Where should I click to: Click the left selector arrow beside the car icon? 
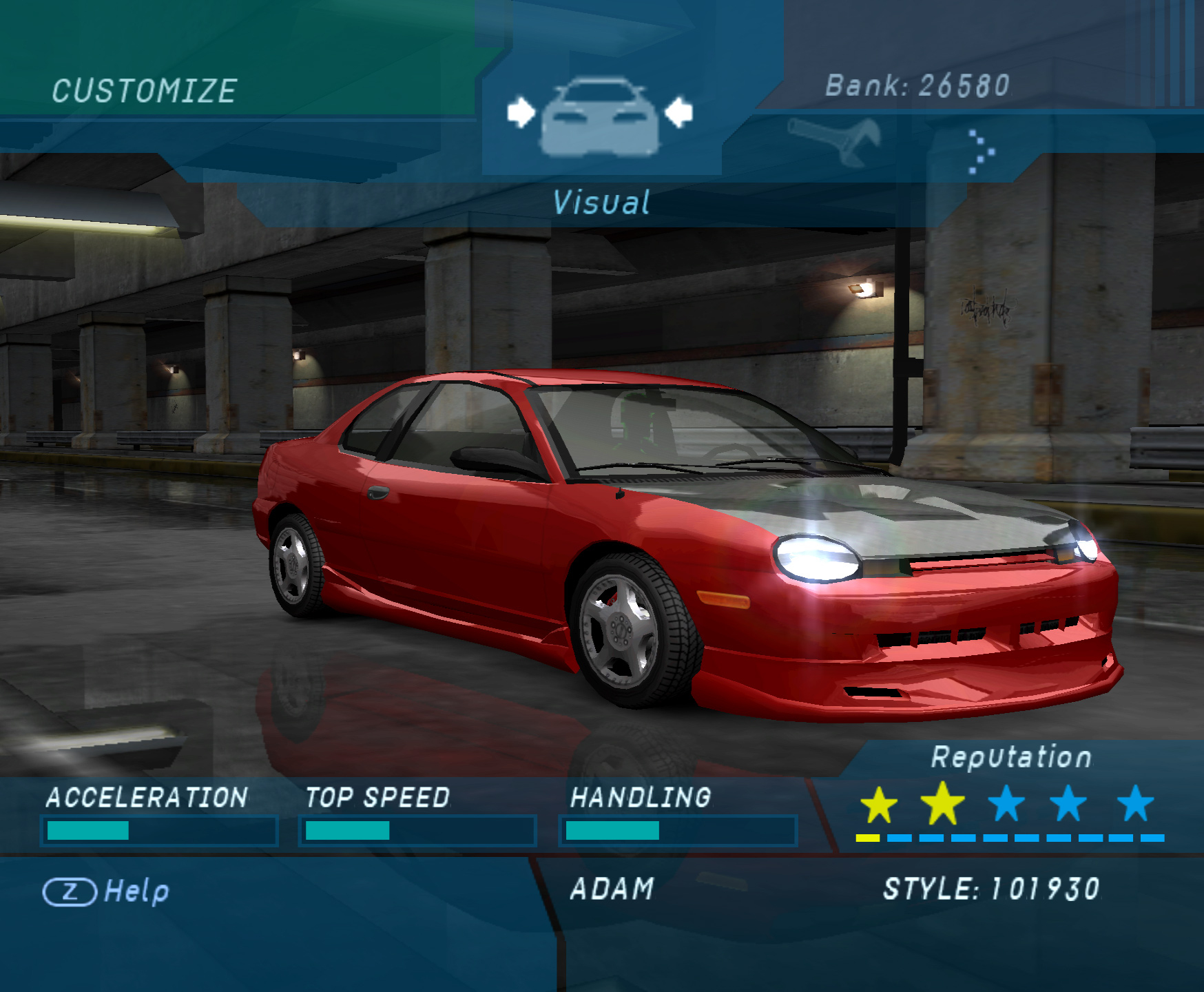[521, 112]
